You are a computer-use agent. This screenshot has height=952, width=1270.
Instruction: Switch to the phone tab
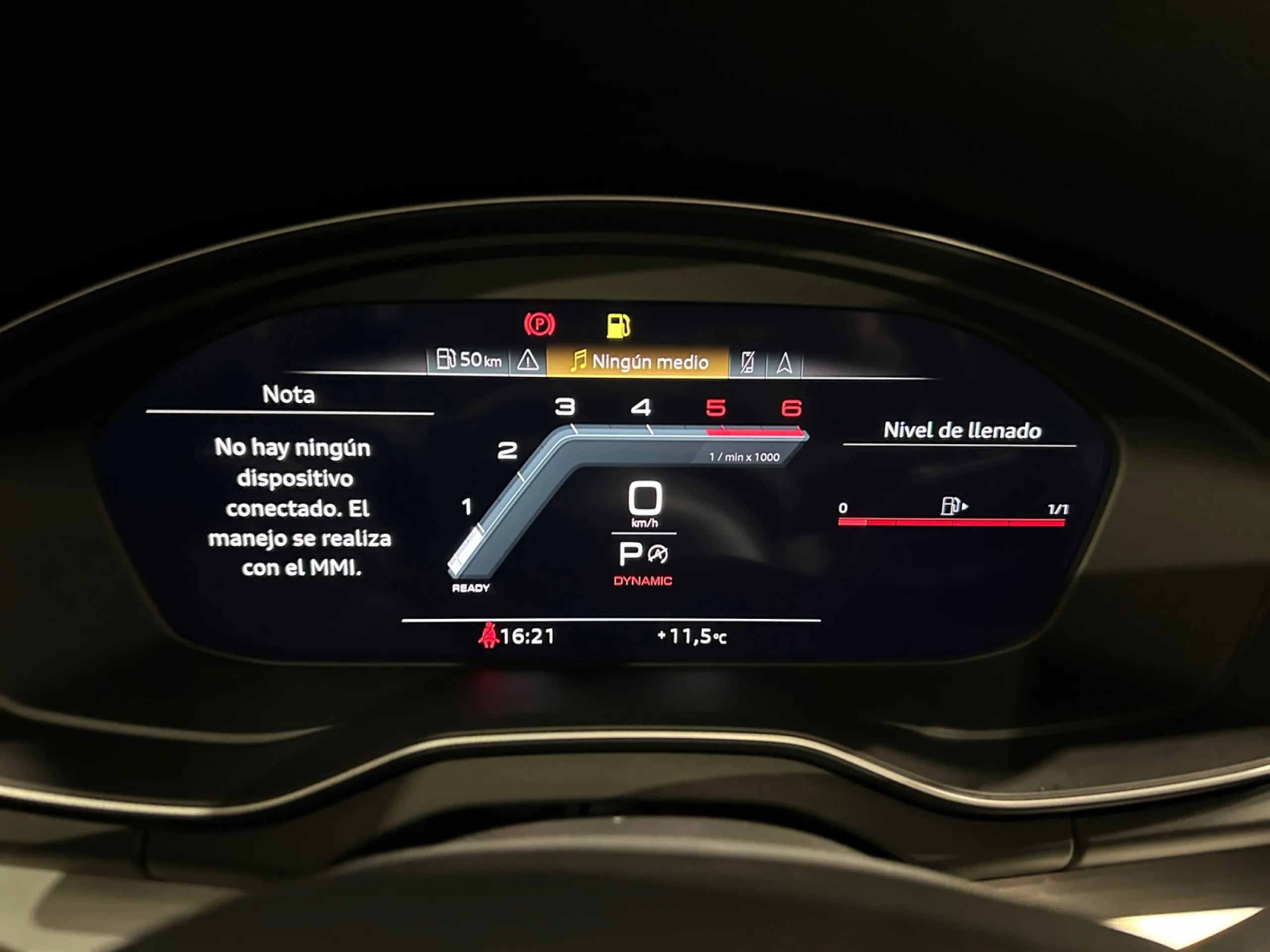coord(747,362)
